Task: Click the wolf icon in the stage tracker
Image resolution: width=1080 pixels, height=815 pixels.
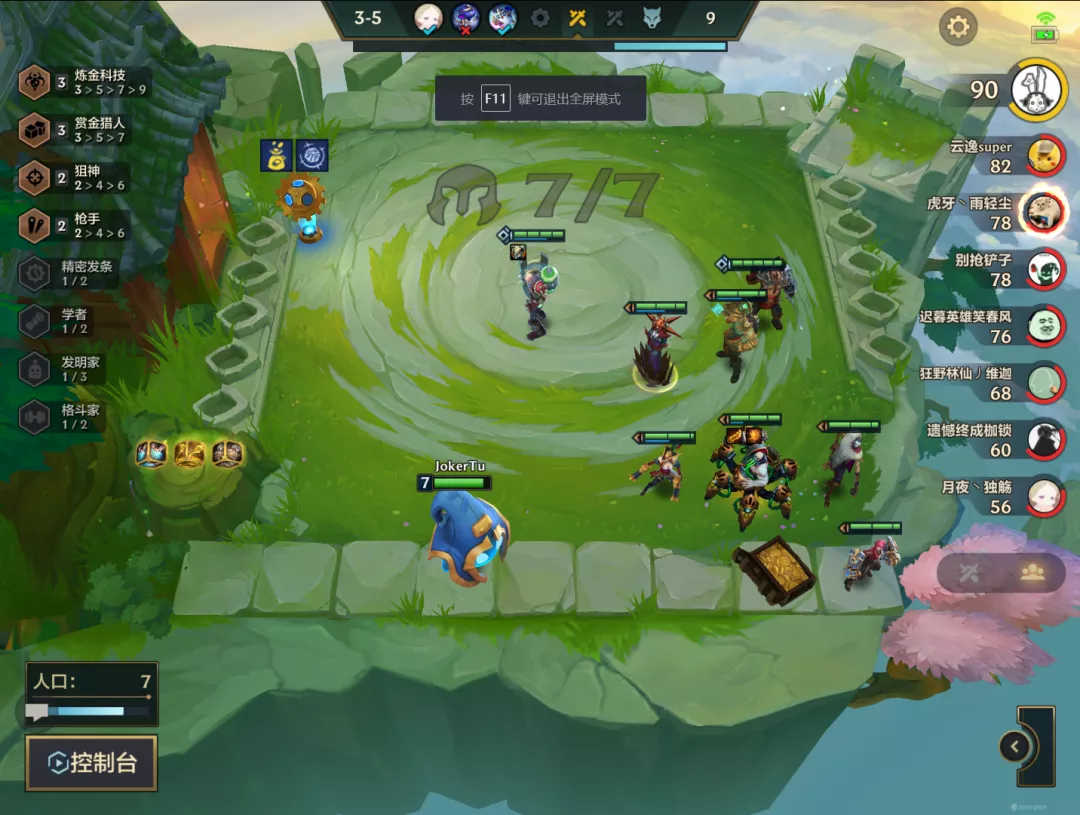Action: point(652,18)
